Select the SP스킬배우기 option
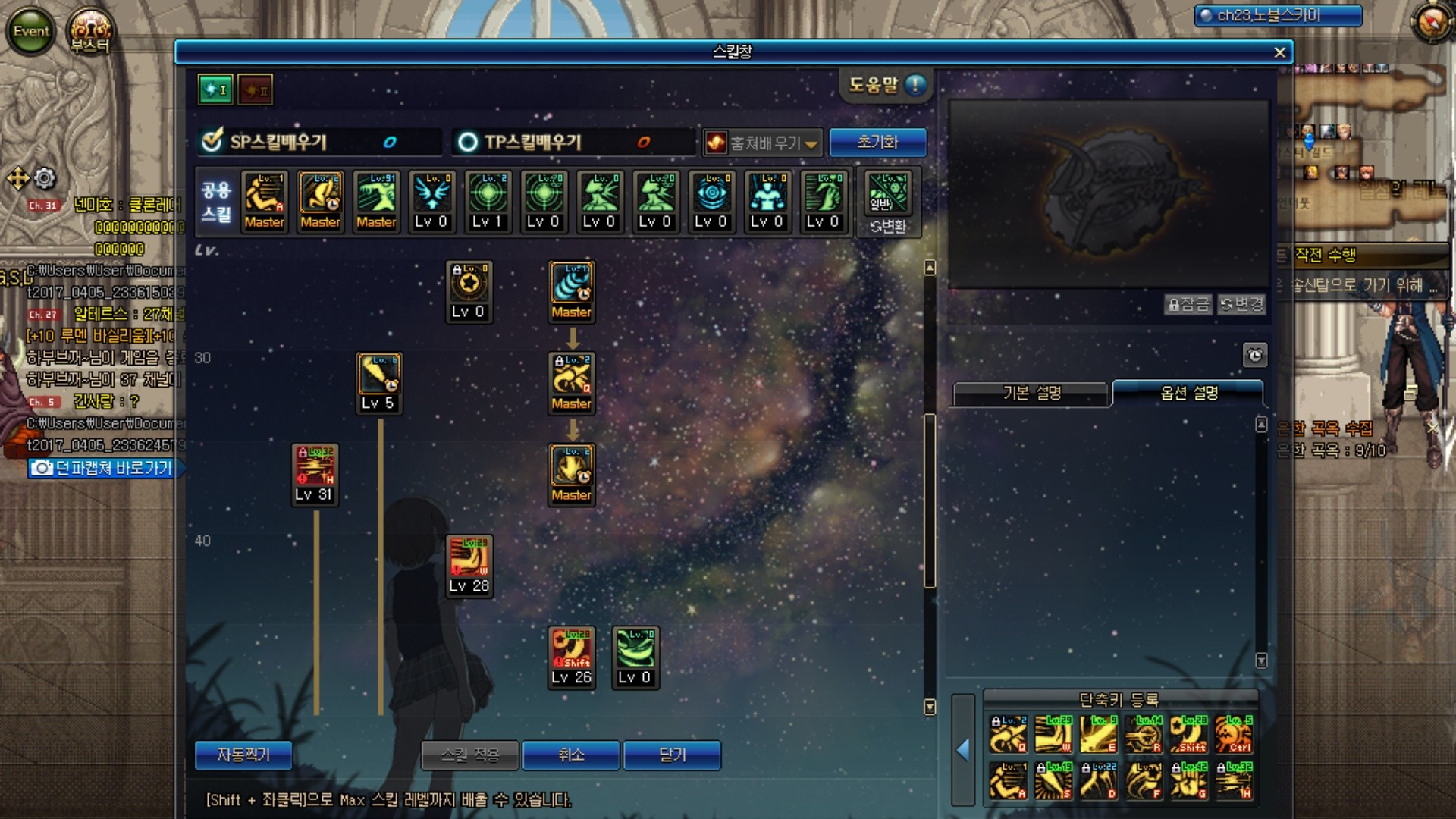Image resolution: width=1456 pixels, height=819 pixels. click(x=213, y=141)
